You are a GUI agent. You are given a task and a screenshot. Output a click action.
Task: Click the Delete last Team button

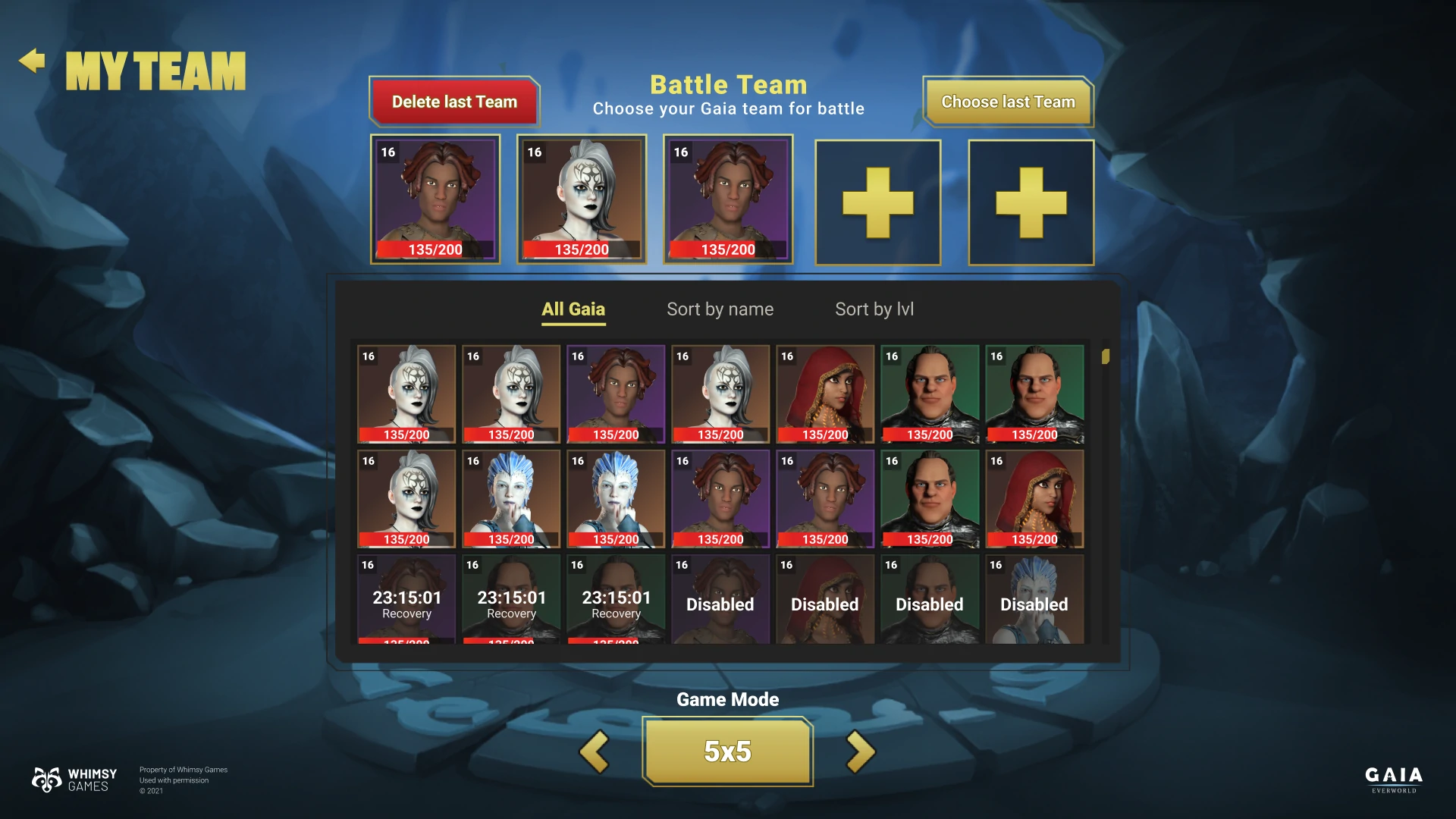[454, 102]
